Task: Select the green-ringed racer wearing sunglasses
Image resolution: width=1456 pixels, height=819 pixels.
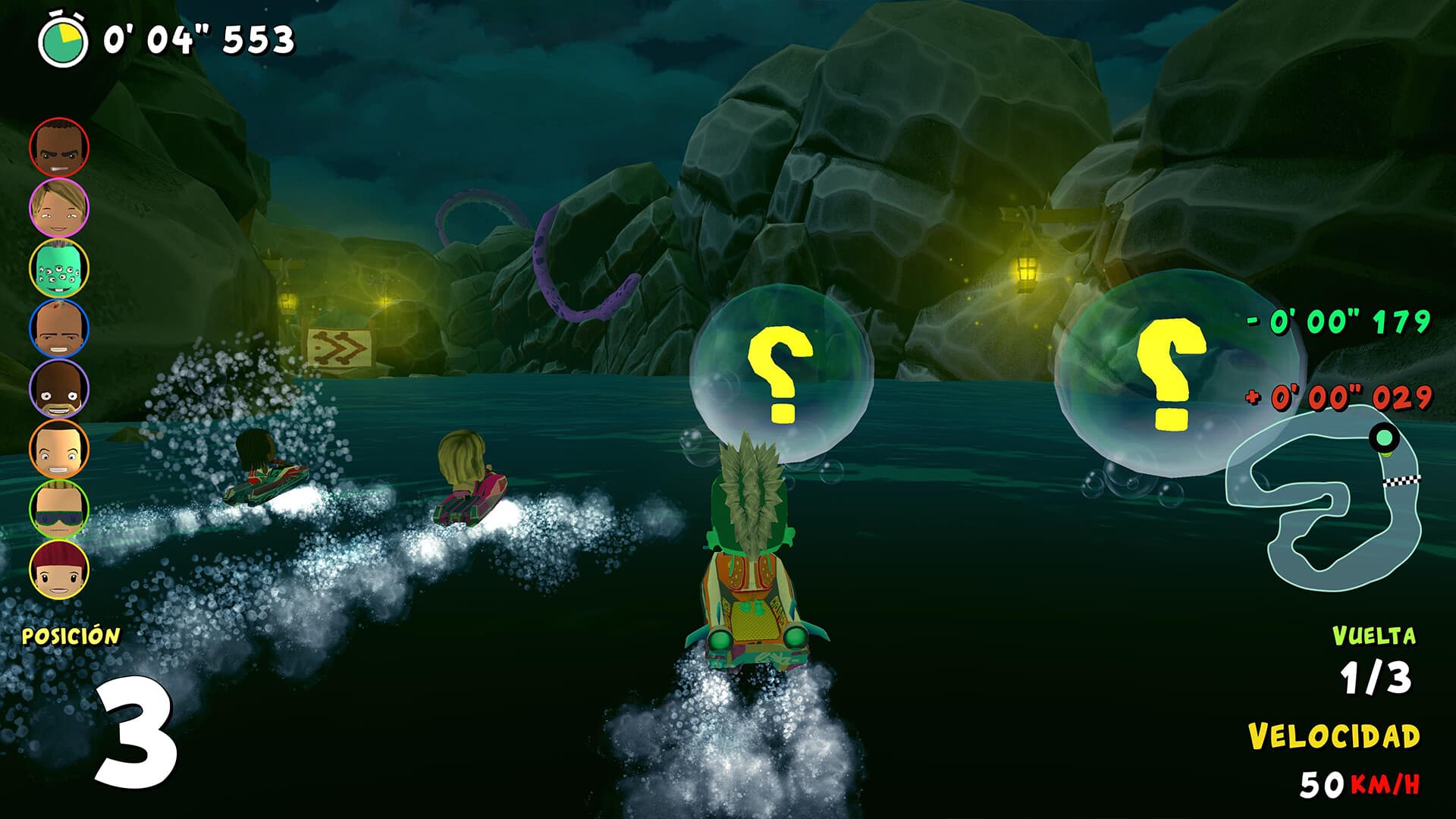Action: point(61,508)
